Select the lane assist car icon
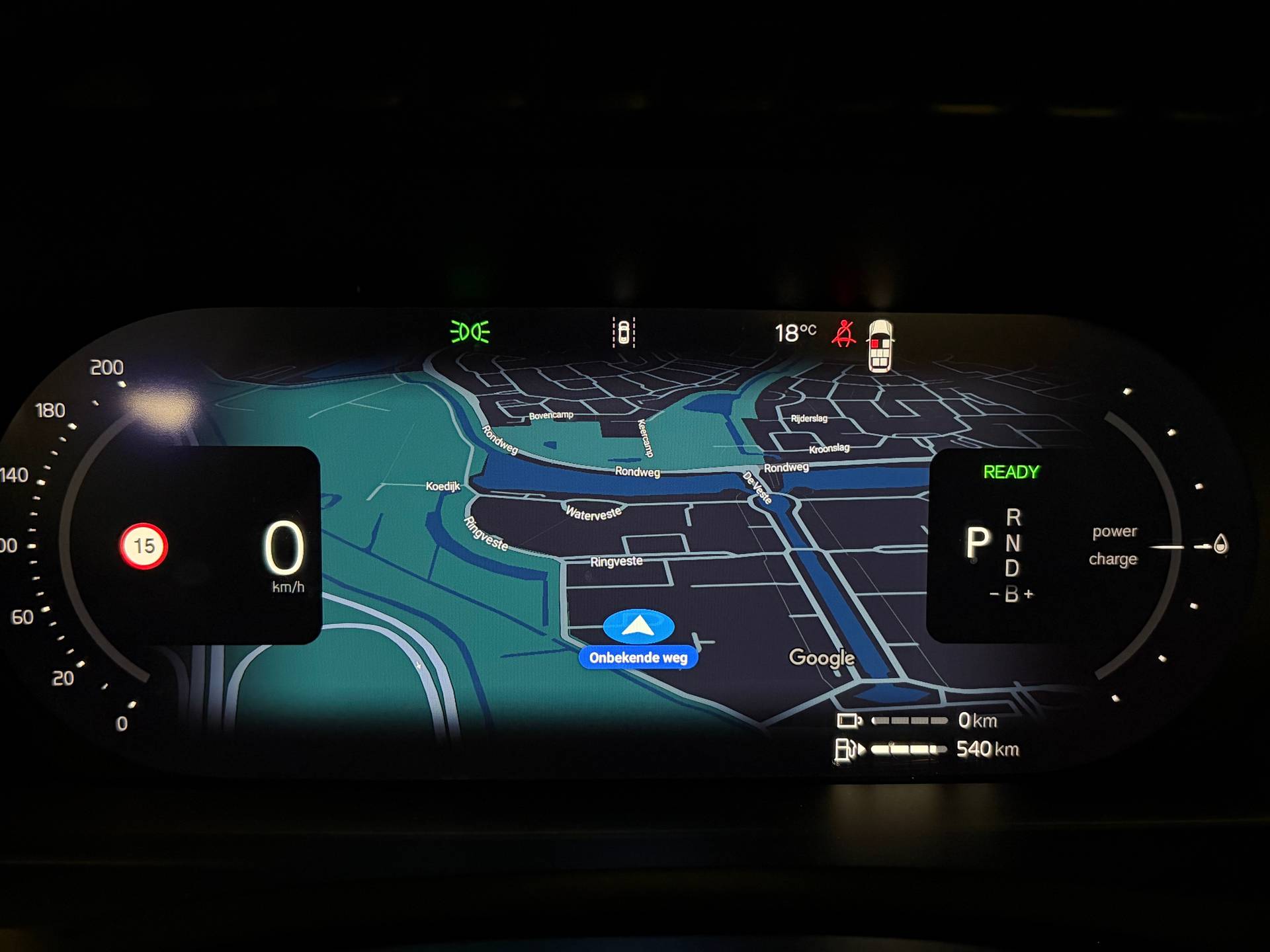This screenshot has height=952, width=1270. [623, 332]
